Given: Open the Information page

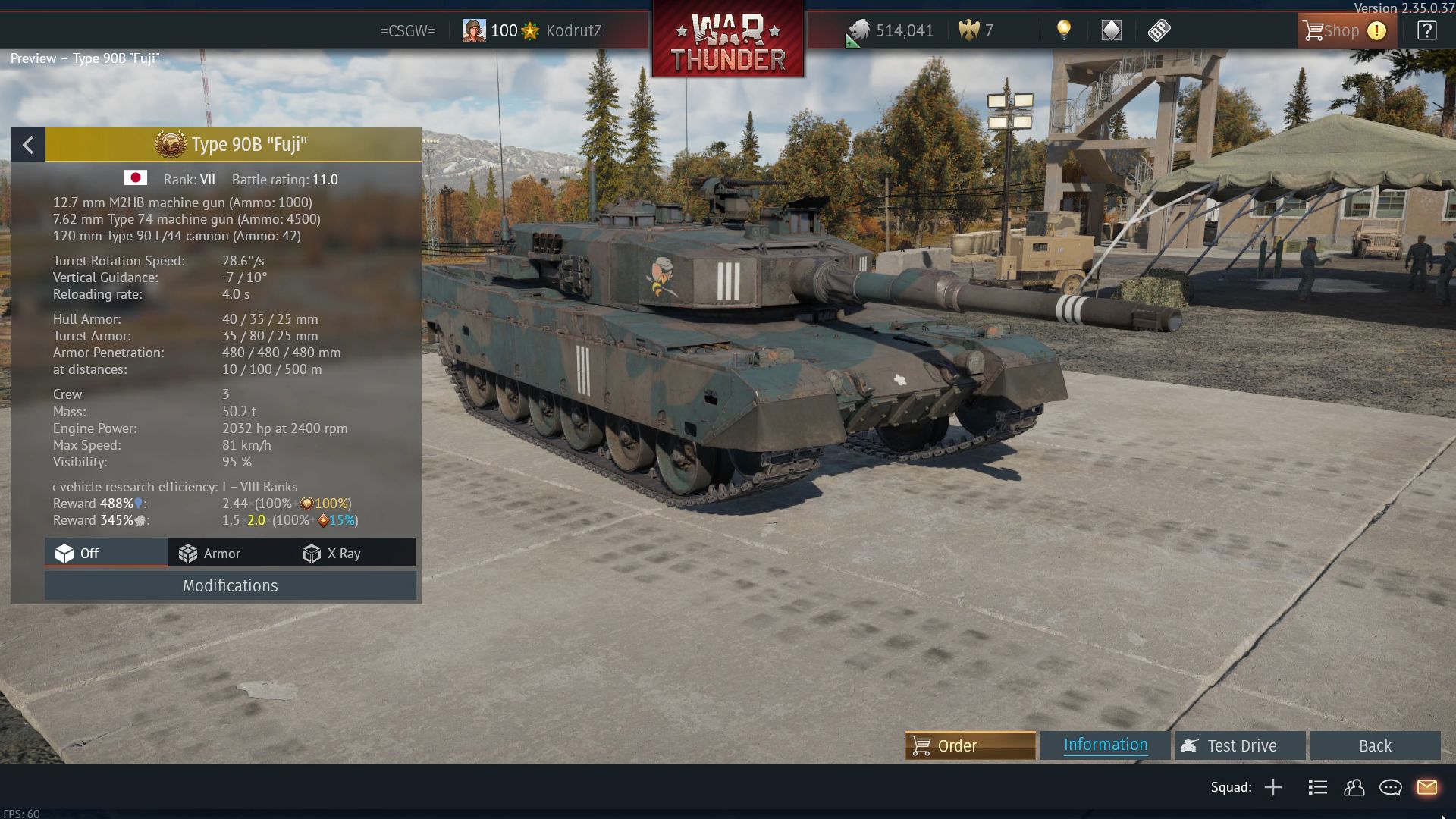Looking at the screenshot, I should tap(1105, 745).
